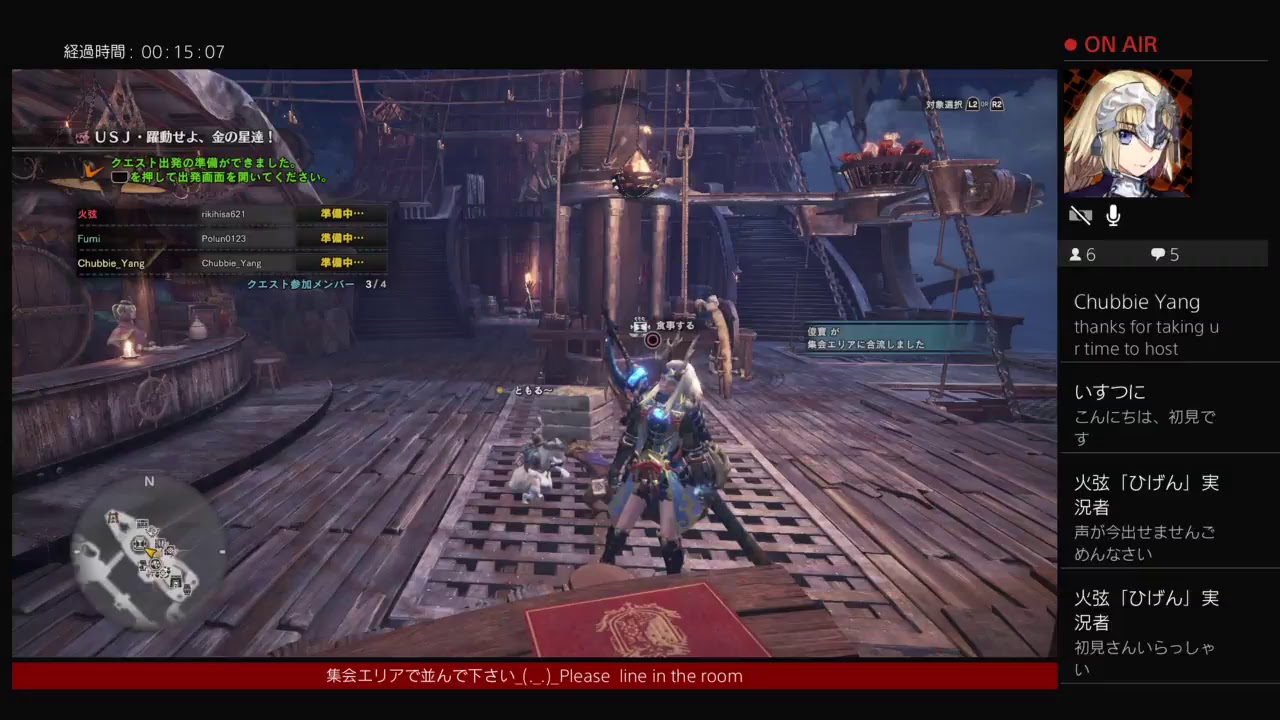Open the streamer avatar thumbnail
Viewport: 1280px width, 720px height.
point(1127,132)
